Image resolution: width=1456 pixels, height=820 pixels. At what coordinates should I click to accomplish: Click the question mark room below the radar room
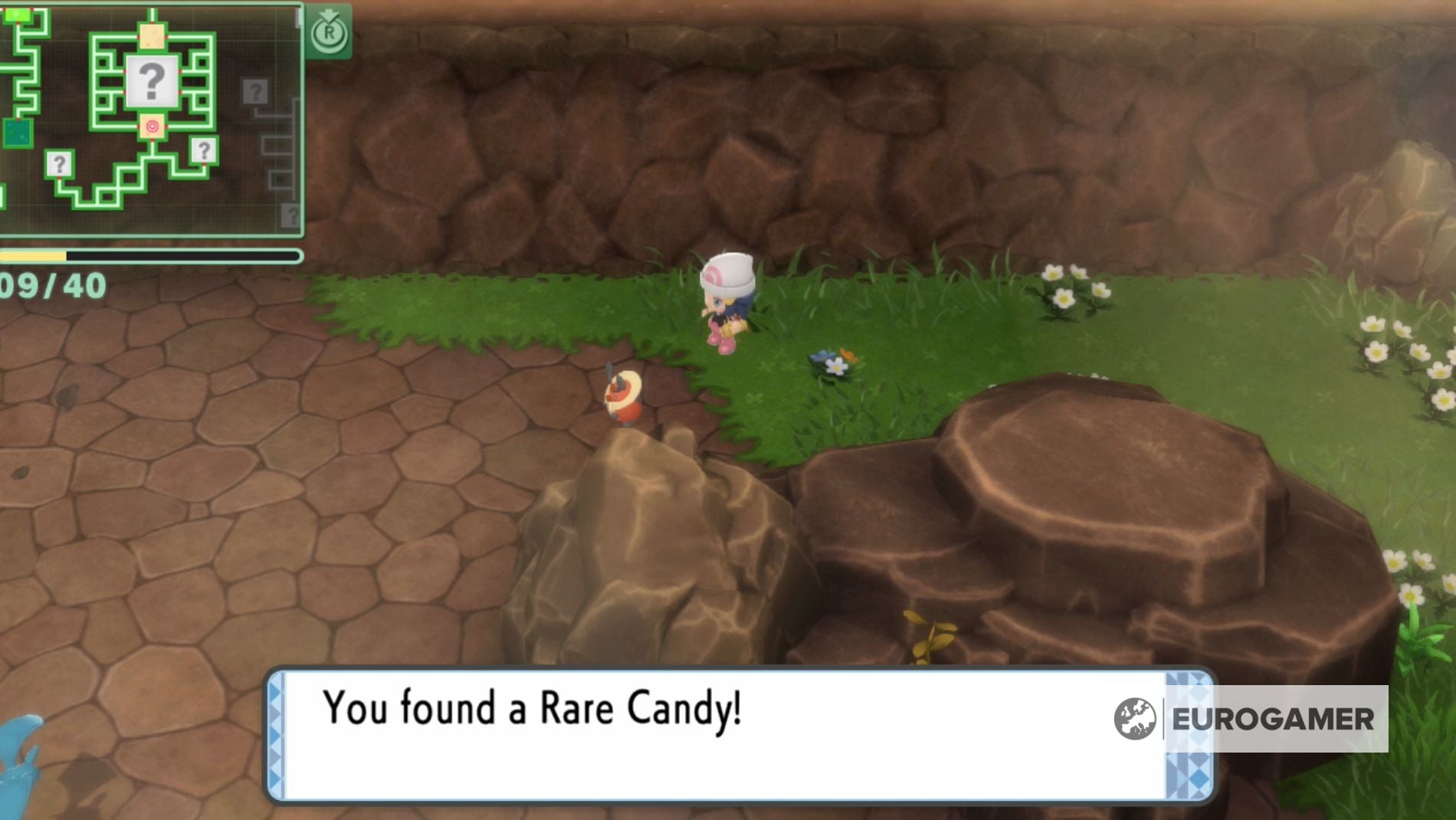click(203, 151)
